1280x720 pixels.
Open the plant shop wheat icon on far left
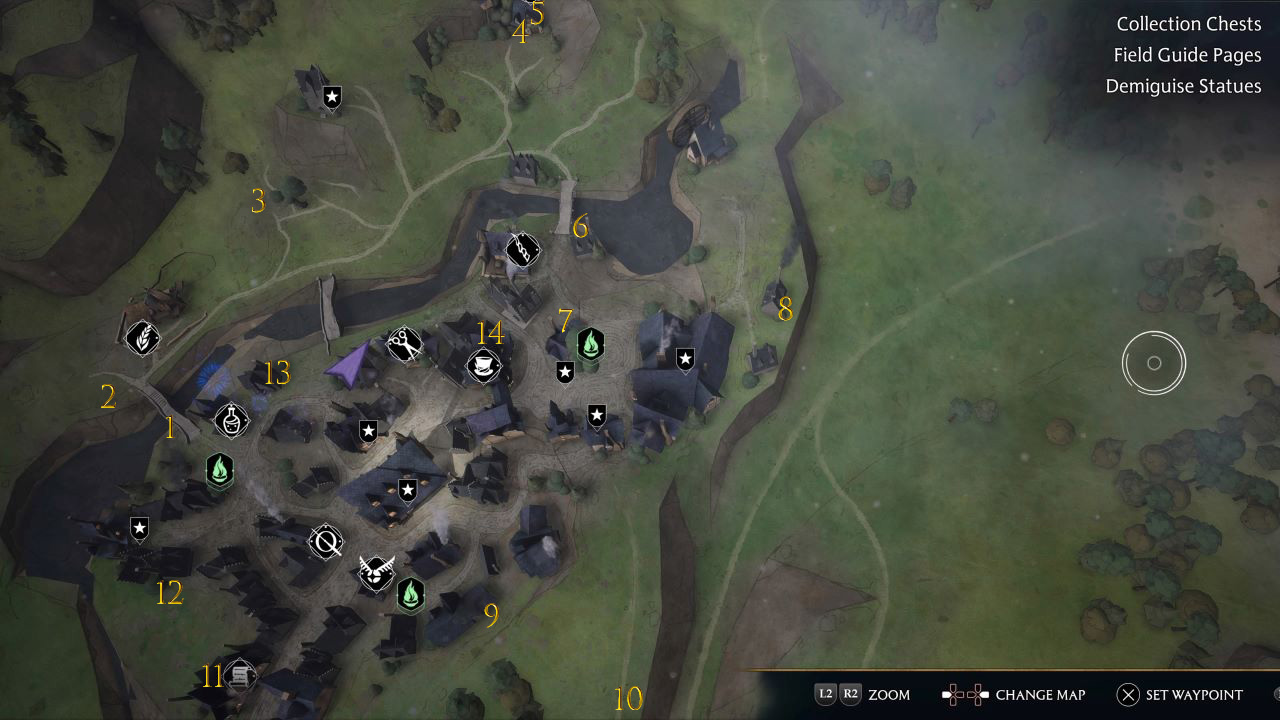tap(142, 339)
